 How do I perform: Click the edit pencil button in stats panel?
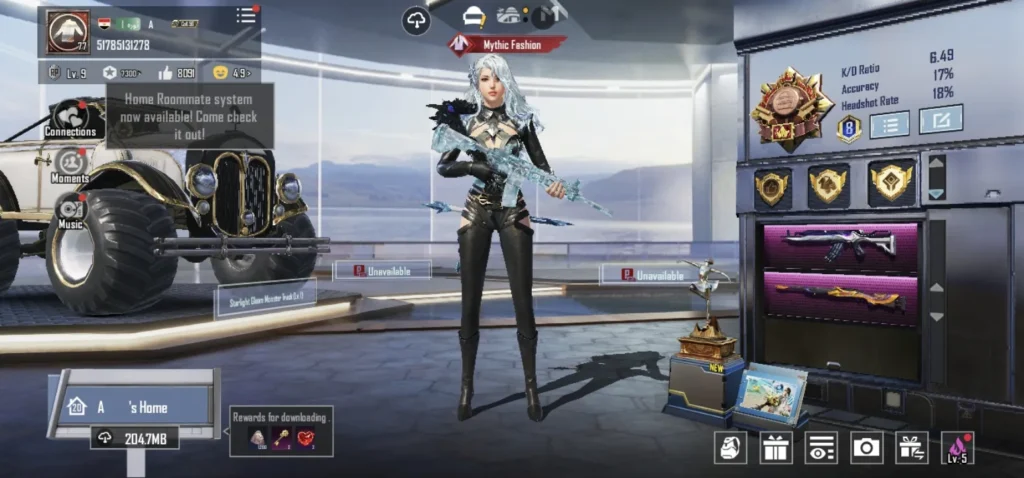click(x=940, y=120)
